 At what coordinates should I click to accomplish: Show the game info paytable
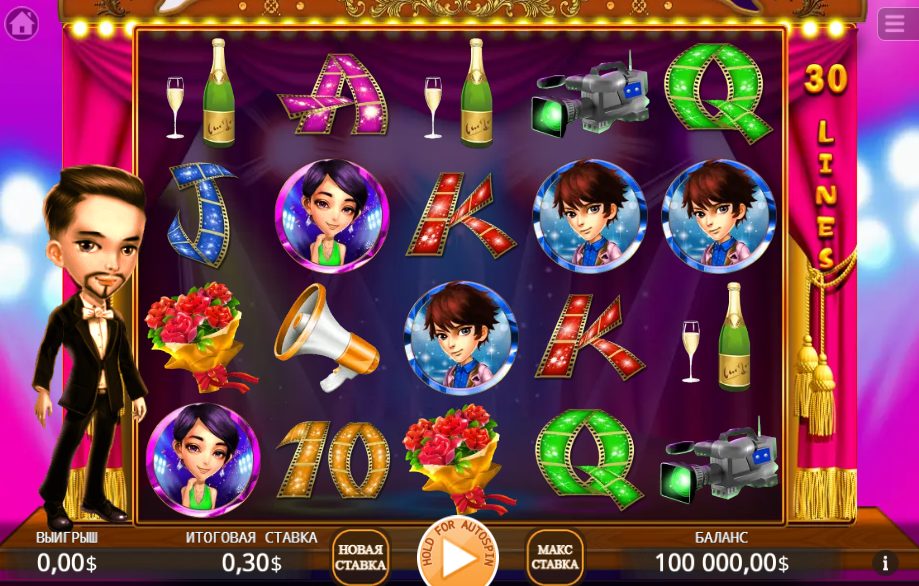tap(884, 563)
